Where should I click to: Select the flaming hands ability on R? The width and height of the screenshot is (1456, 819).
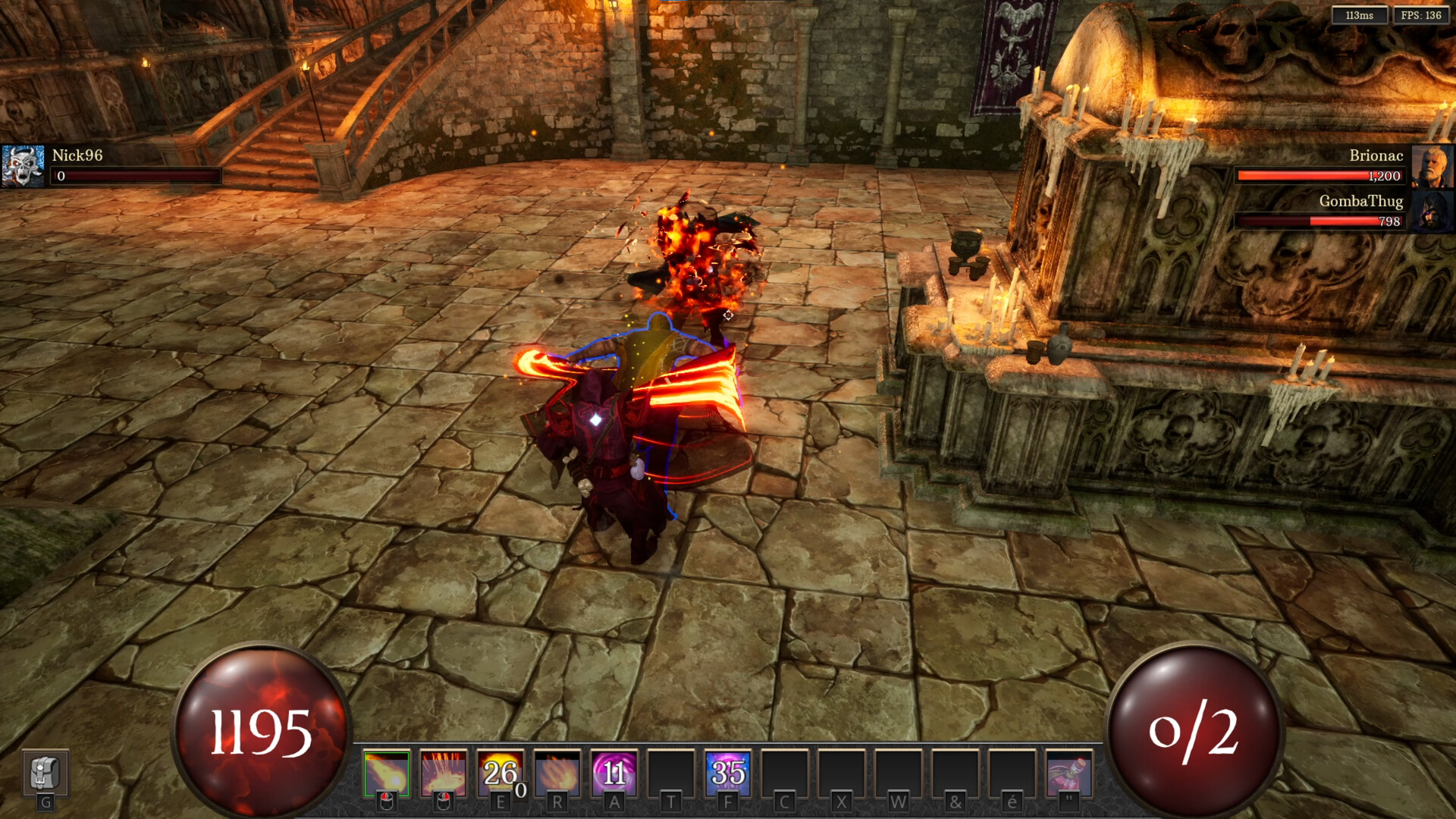click(556, 773)
